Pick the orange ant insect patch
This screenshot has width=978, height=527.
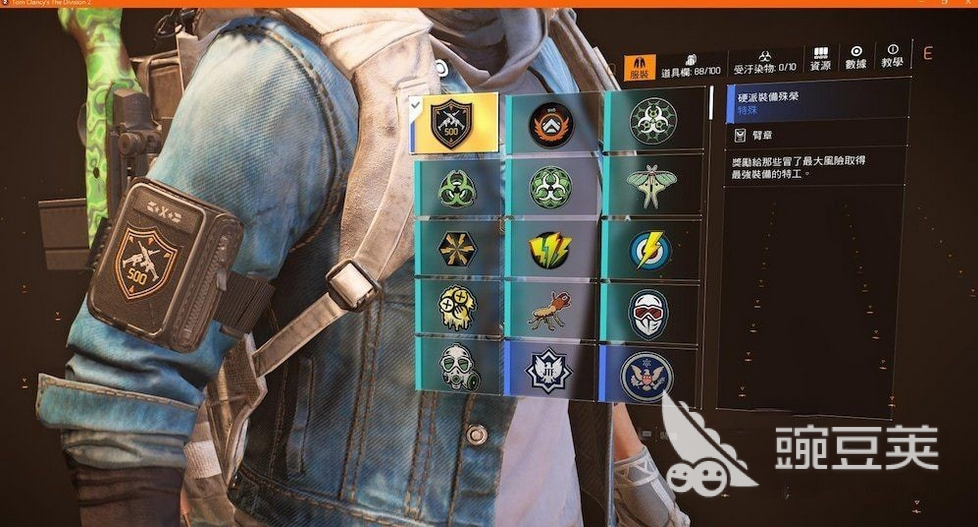coord(551,312)
